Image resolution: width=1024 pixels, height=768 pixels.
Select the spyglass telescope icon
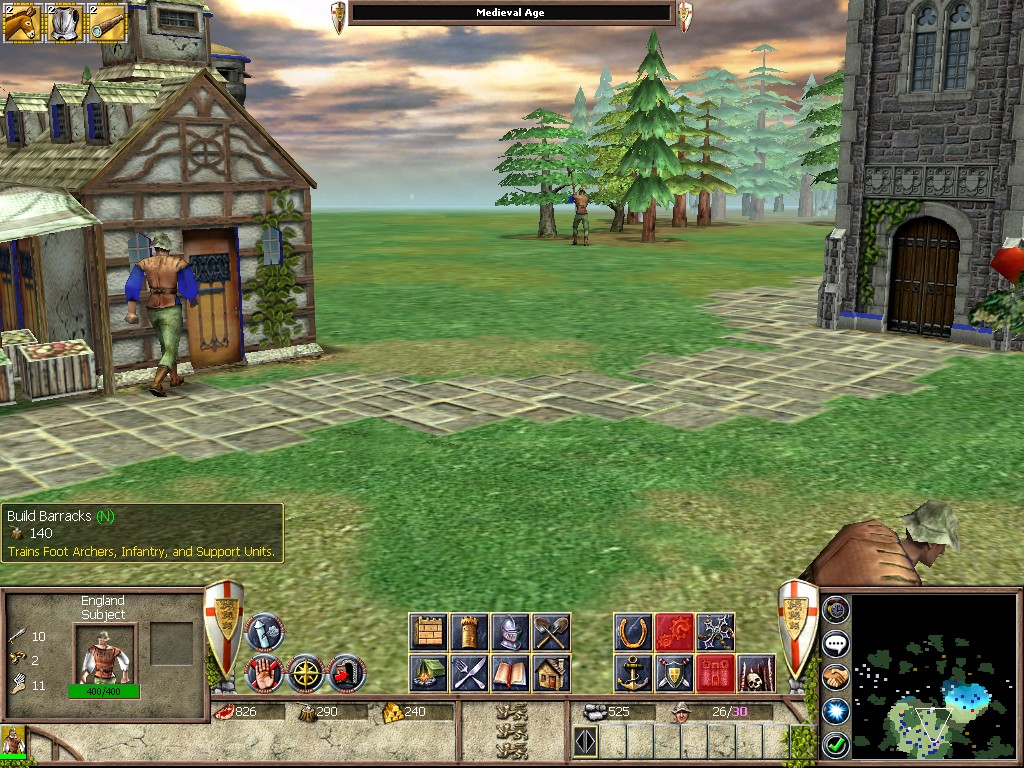(x=107, y=24)
